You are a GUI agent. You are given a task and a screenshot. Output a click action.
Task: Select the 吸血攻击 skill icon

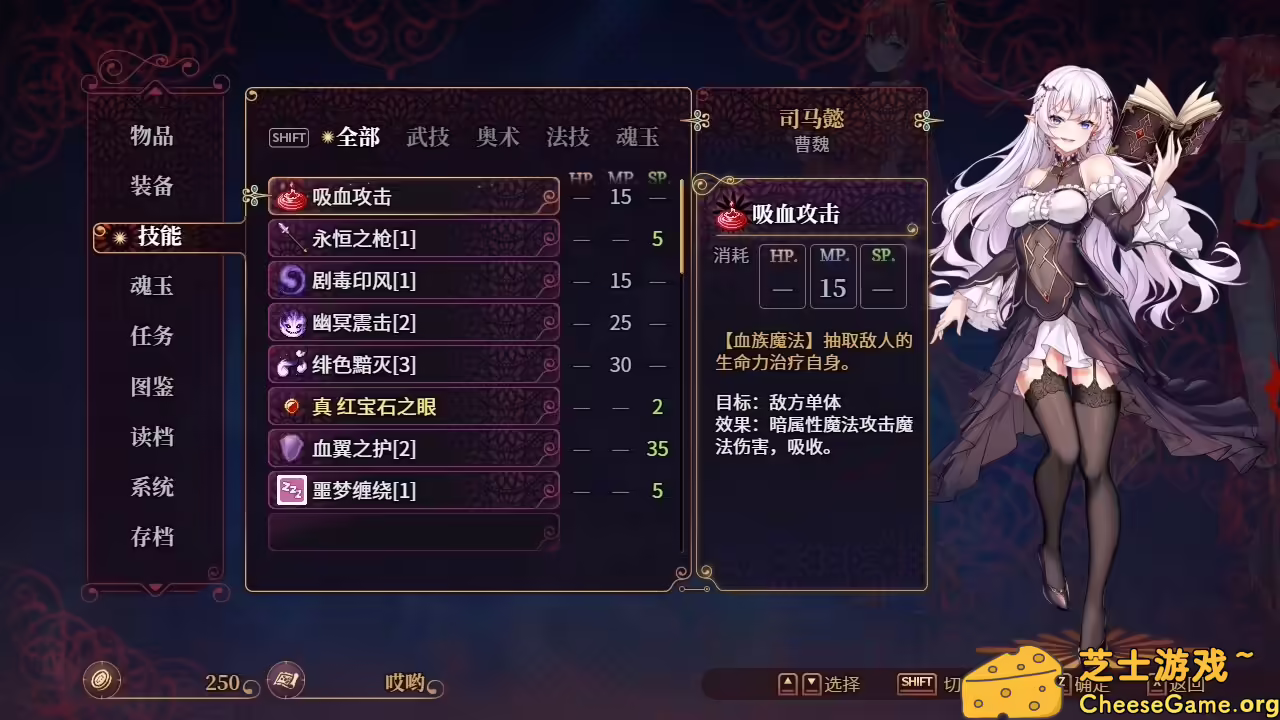tap(289, 196)
